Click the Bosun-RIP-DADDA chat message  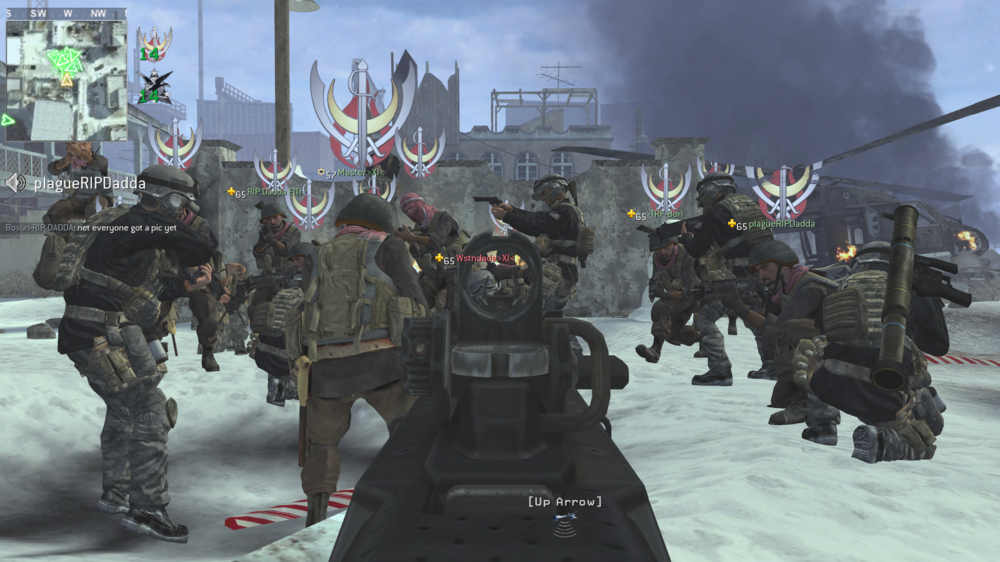pos(91,227)
